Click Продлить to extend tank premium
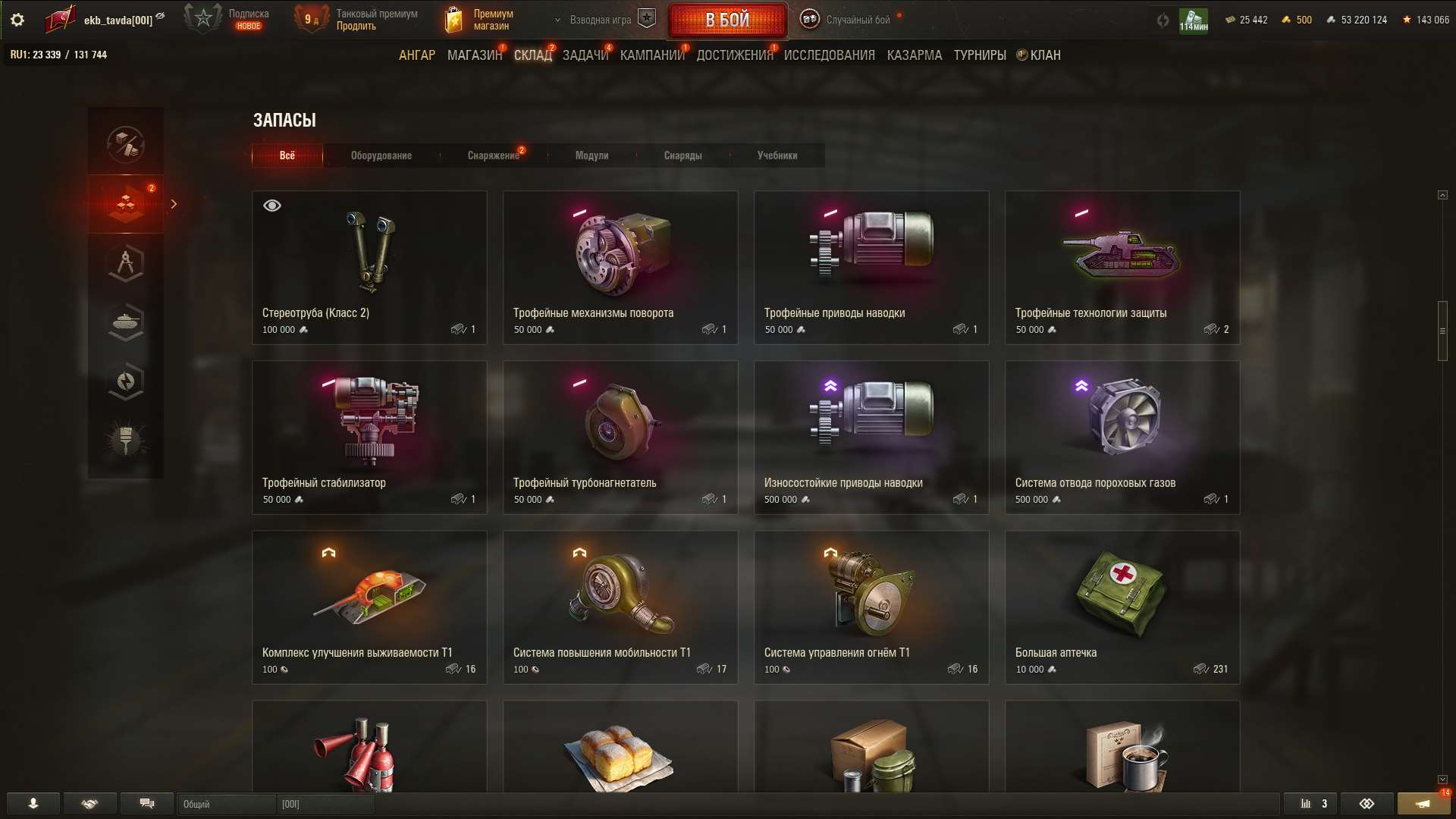Viewport: 1456px width, 819px height. point(355,25)
